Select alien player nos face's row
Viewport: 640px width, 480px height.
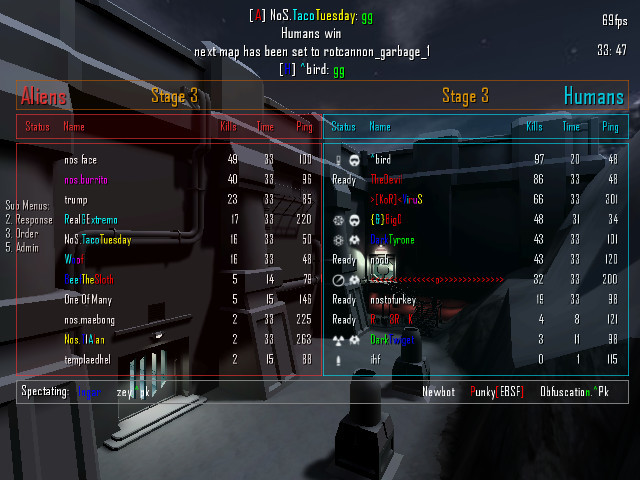point(80,159)
